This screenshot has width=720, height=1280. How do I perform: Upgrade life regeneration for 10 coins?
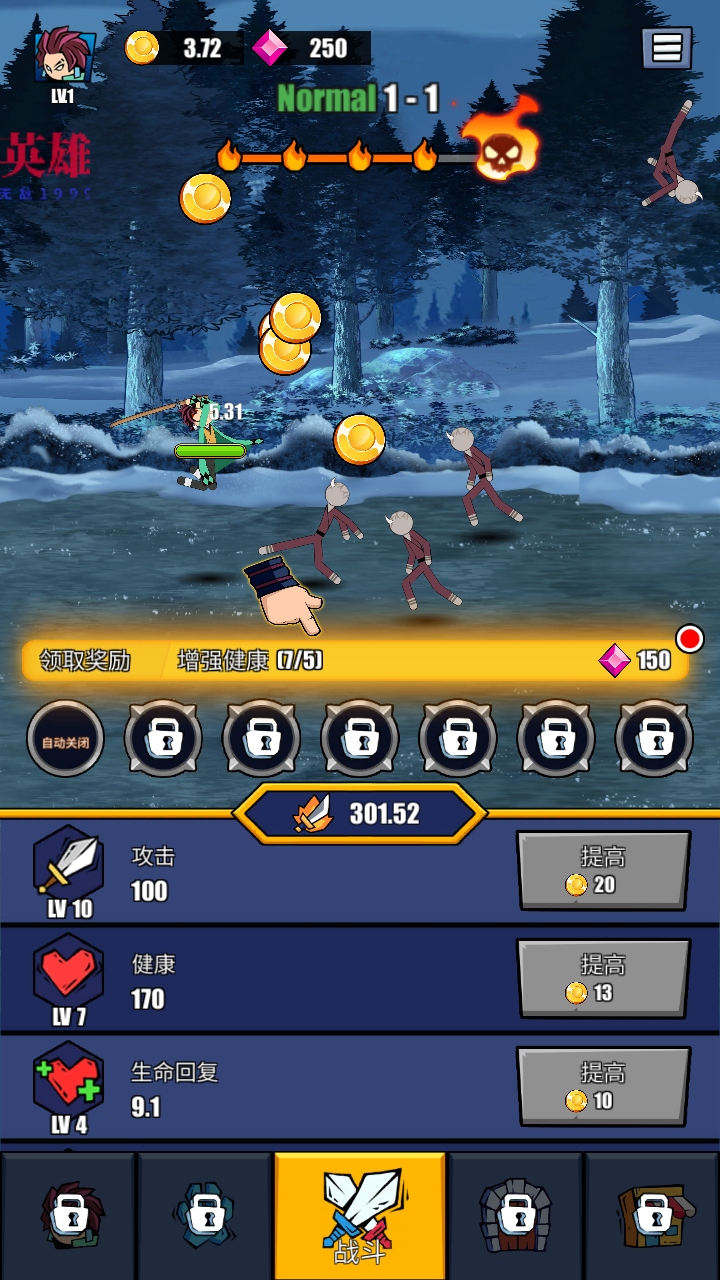click(x=603, y=1087)
